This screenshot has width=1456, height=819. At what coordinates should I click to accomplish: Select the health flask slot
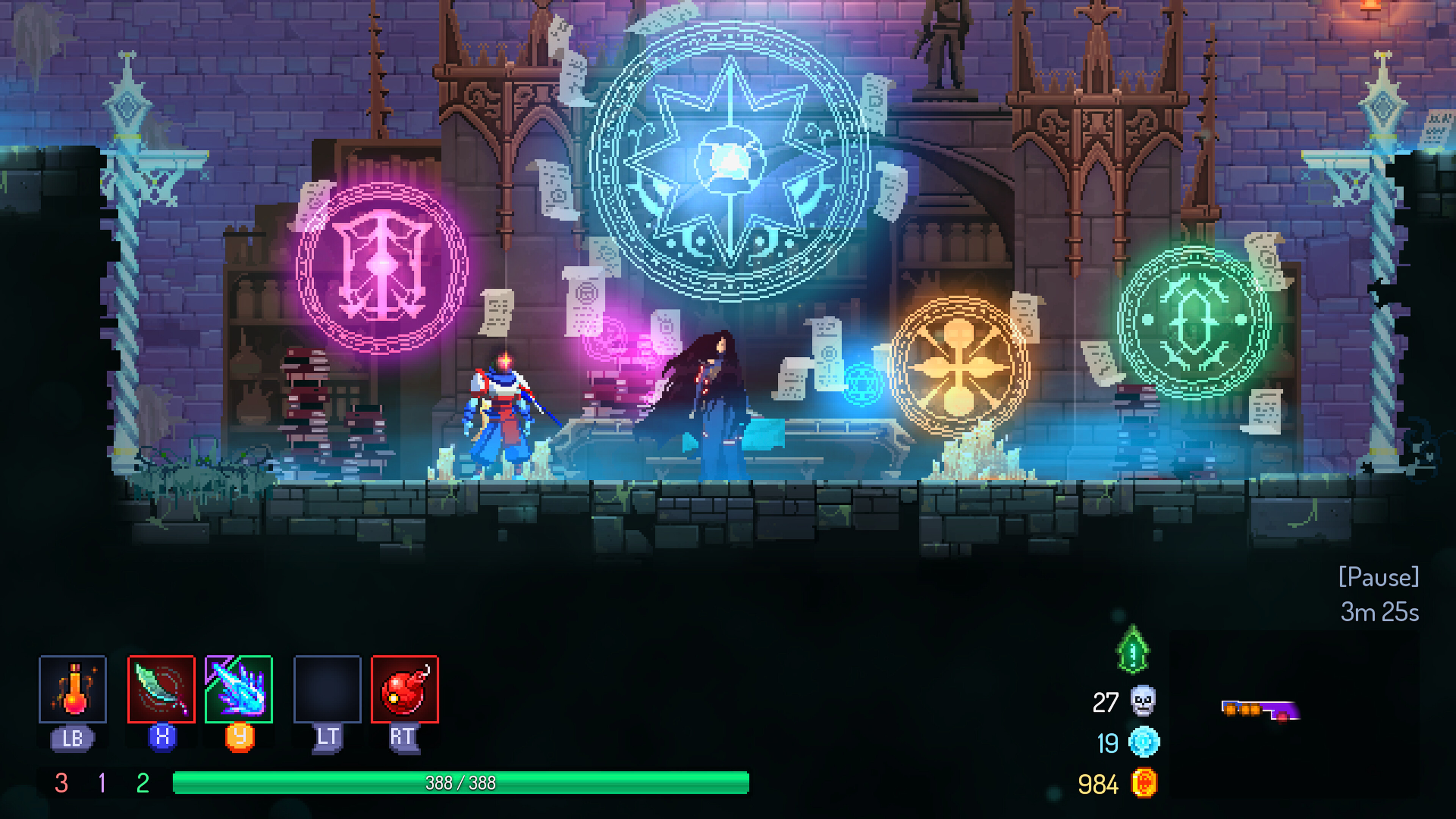73,689
